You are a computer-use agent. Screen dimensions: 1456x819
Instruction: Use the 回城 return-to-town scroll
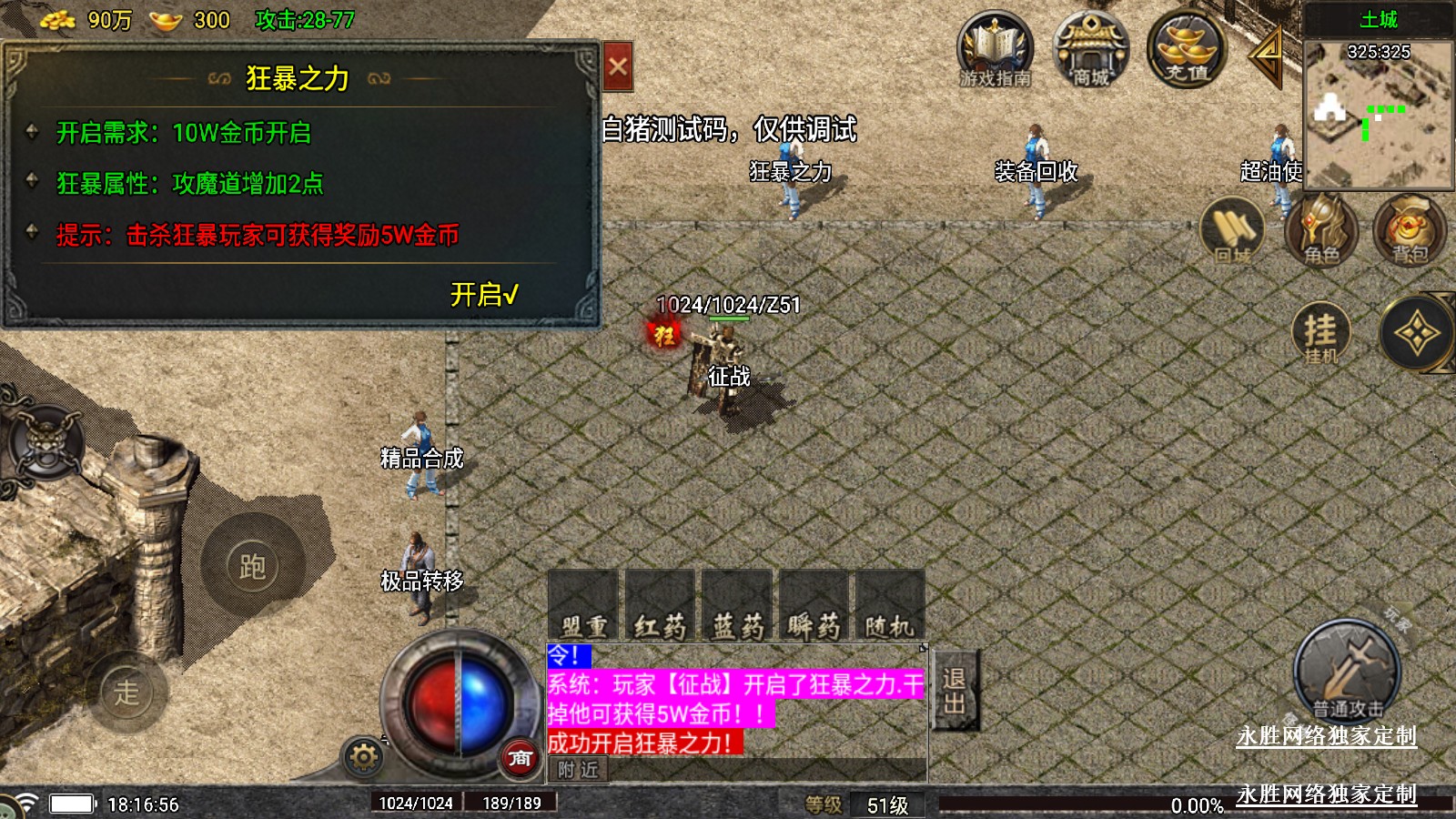[1232, 230]
